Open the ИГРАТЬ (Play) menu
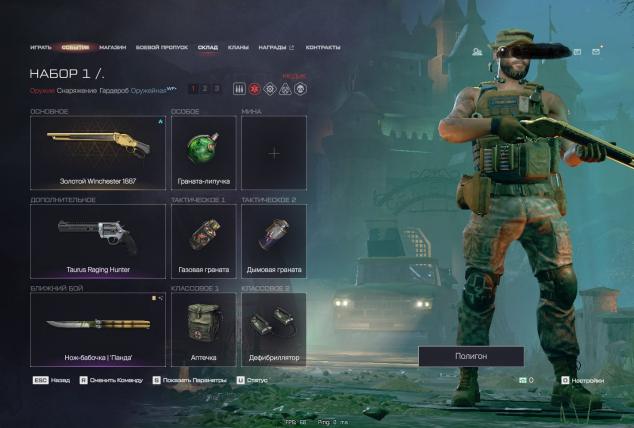This screenshot has width=634, height=428. click(x=41, y=47)
